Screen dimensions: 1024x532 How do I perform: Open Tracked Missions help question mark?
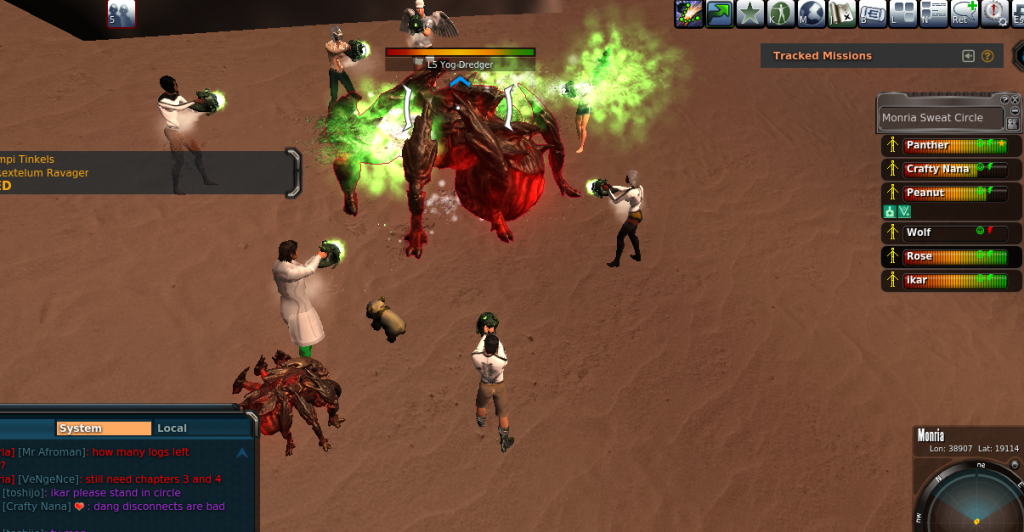click(987, 56)
